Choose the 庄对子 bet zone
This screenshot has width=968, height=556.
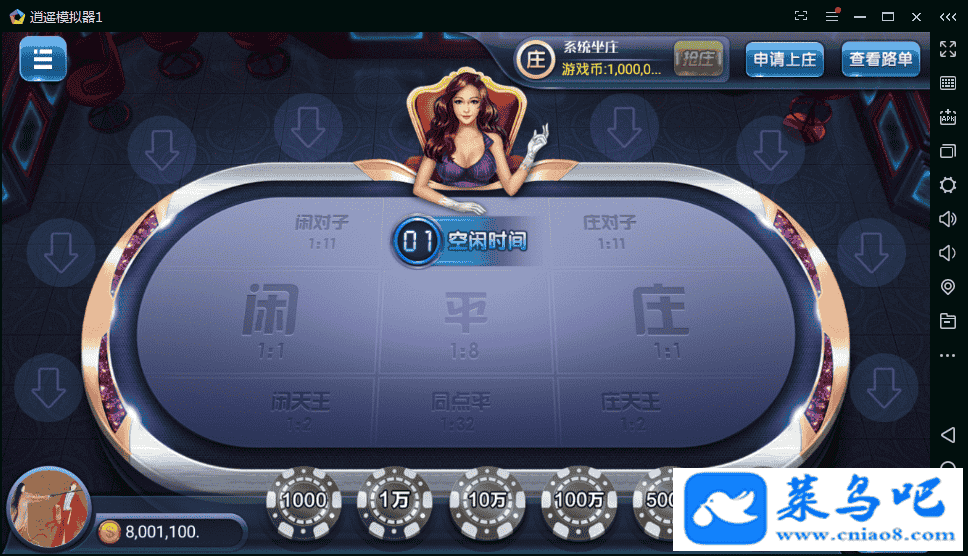tap(610, 230)
